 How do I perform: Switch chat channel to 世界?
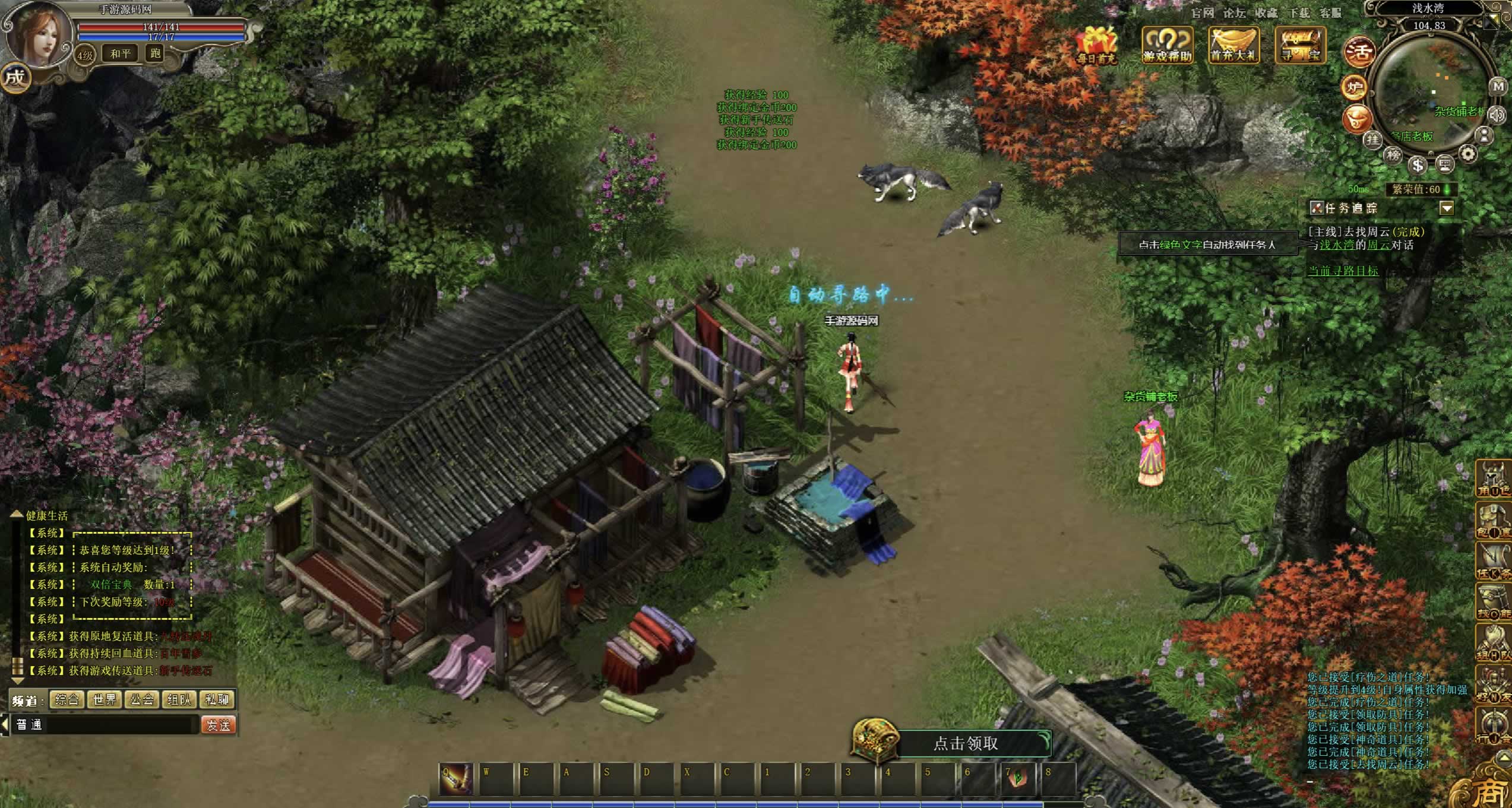(x=105, y=699)
